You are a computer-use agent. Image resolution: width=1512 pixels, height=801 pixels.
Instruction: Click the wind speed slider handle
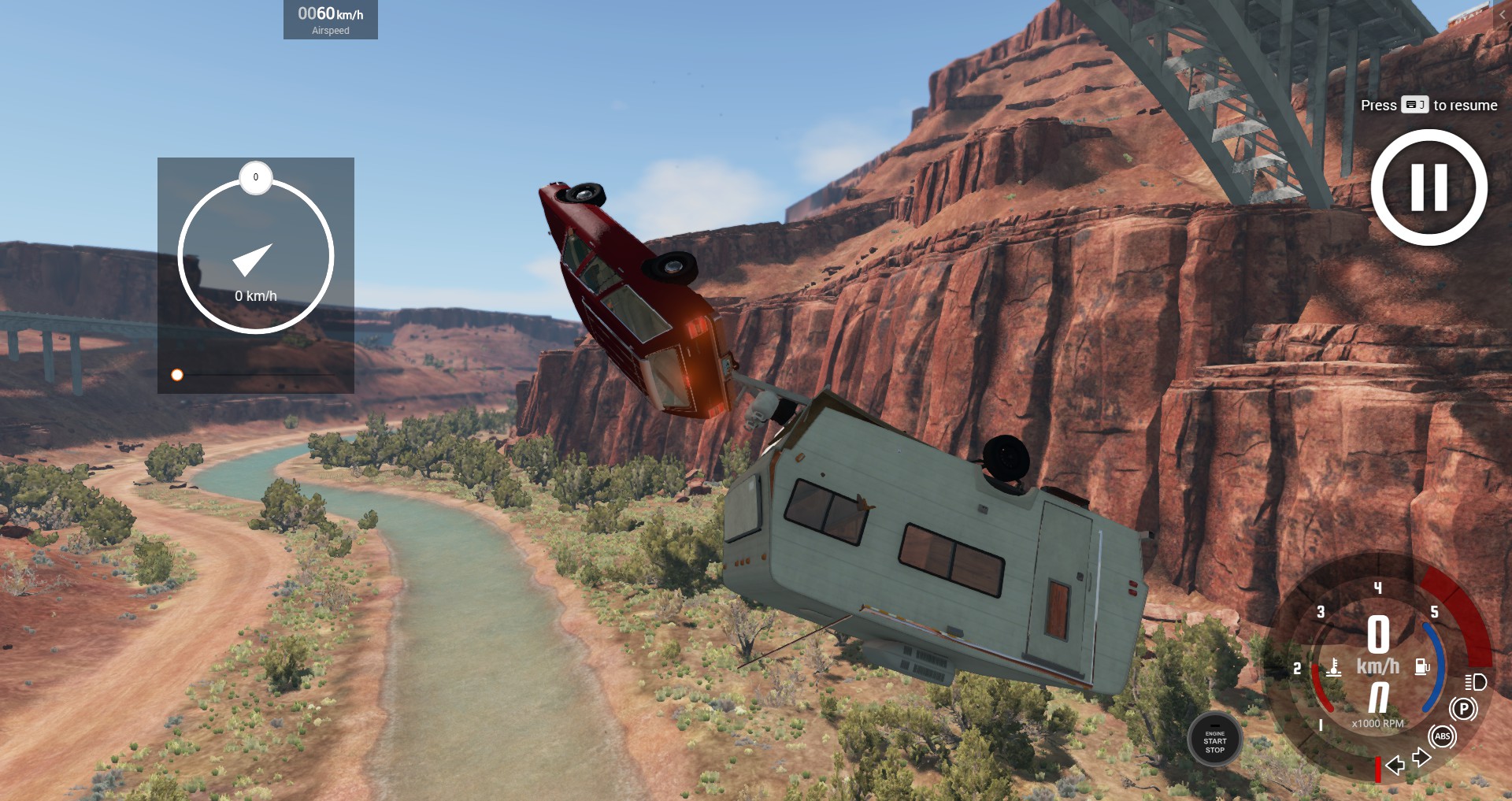click(177, 375)
